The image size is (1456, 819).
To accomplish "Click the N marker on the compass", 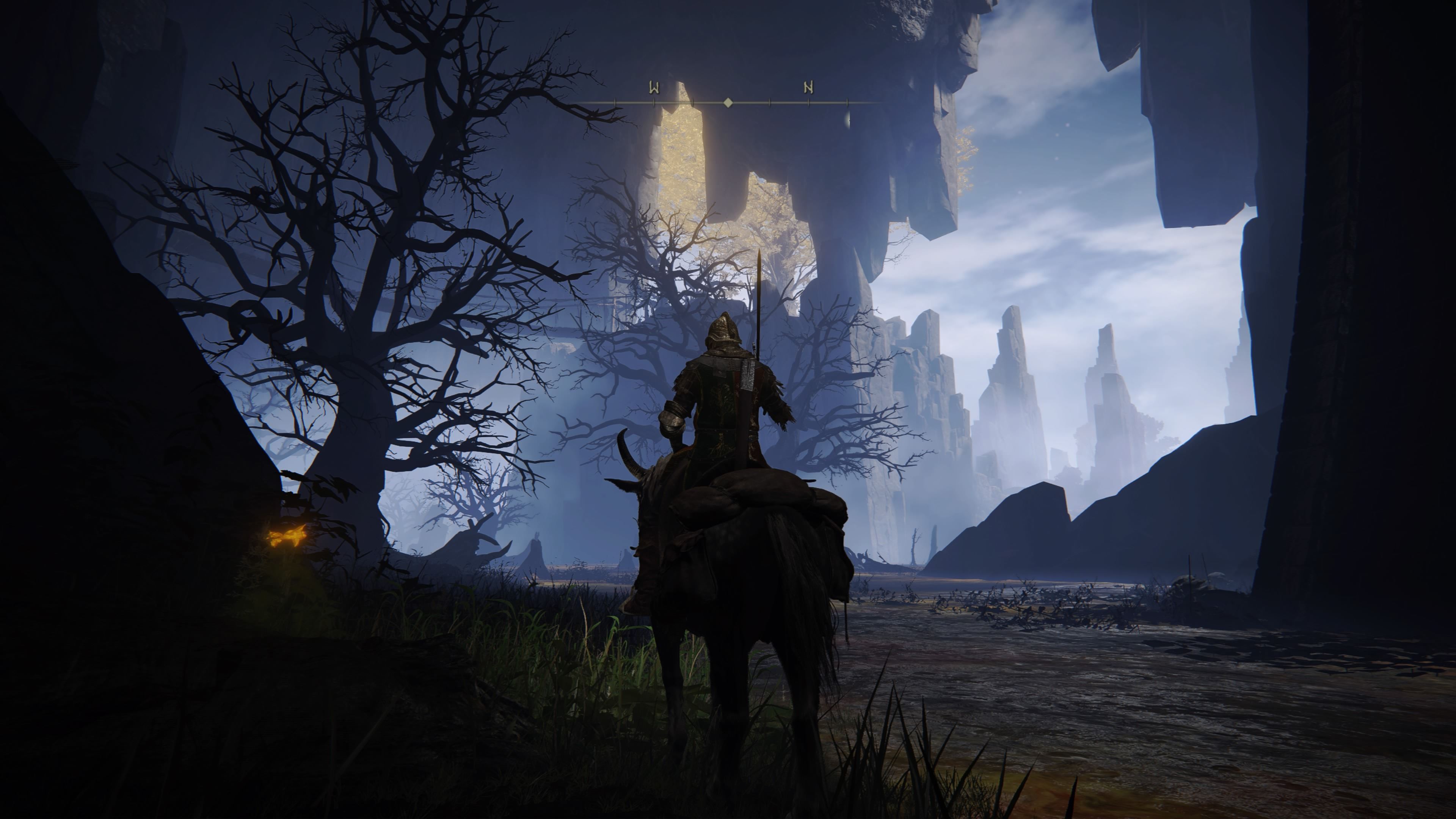I will coord(808,88).
